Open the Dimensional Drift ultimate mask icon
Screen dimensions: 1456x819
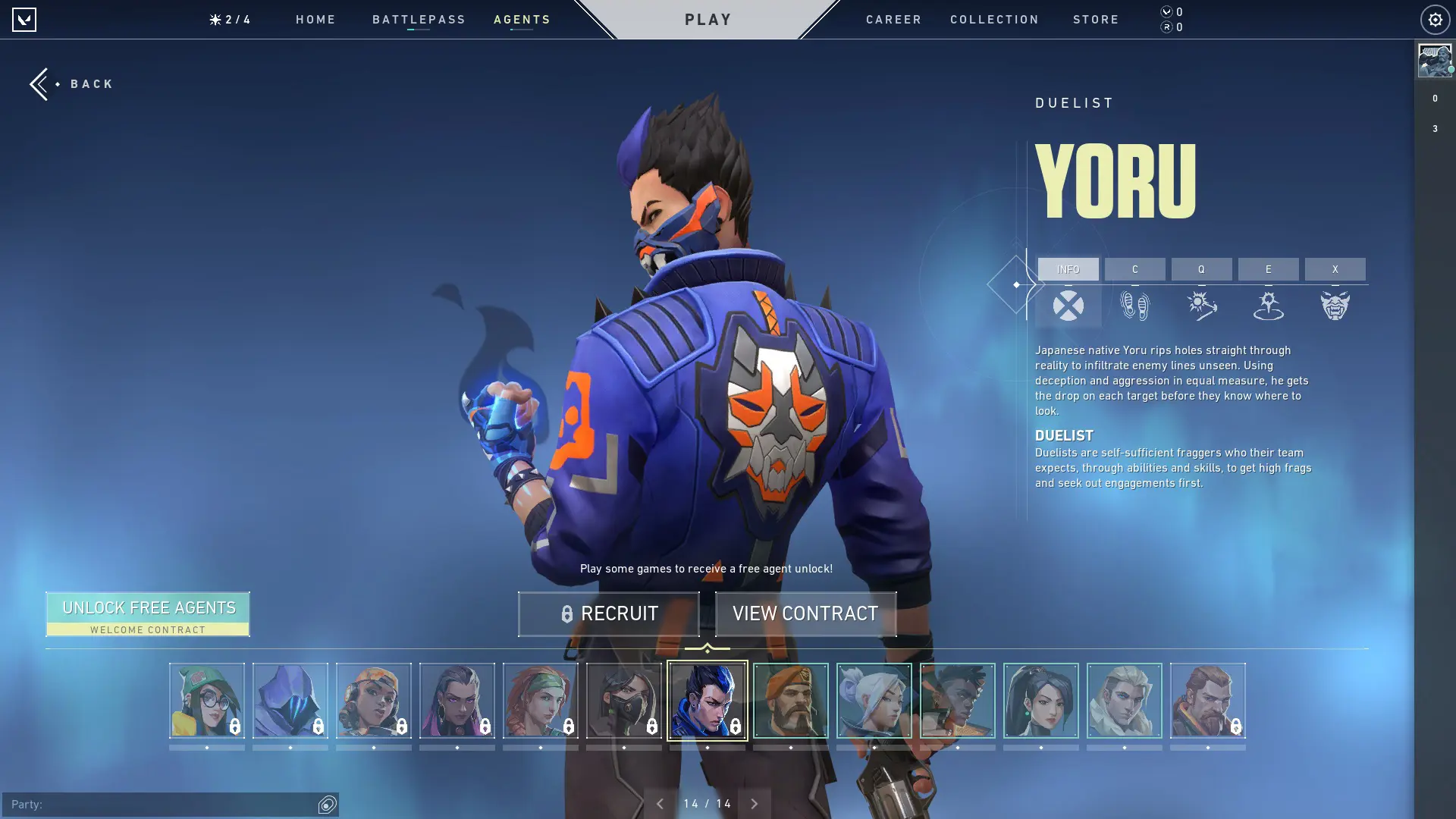click(1335, 305)
